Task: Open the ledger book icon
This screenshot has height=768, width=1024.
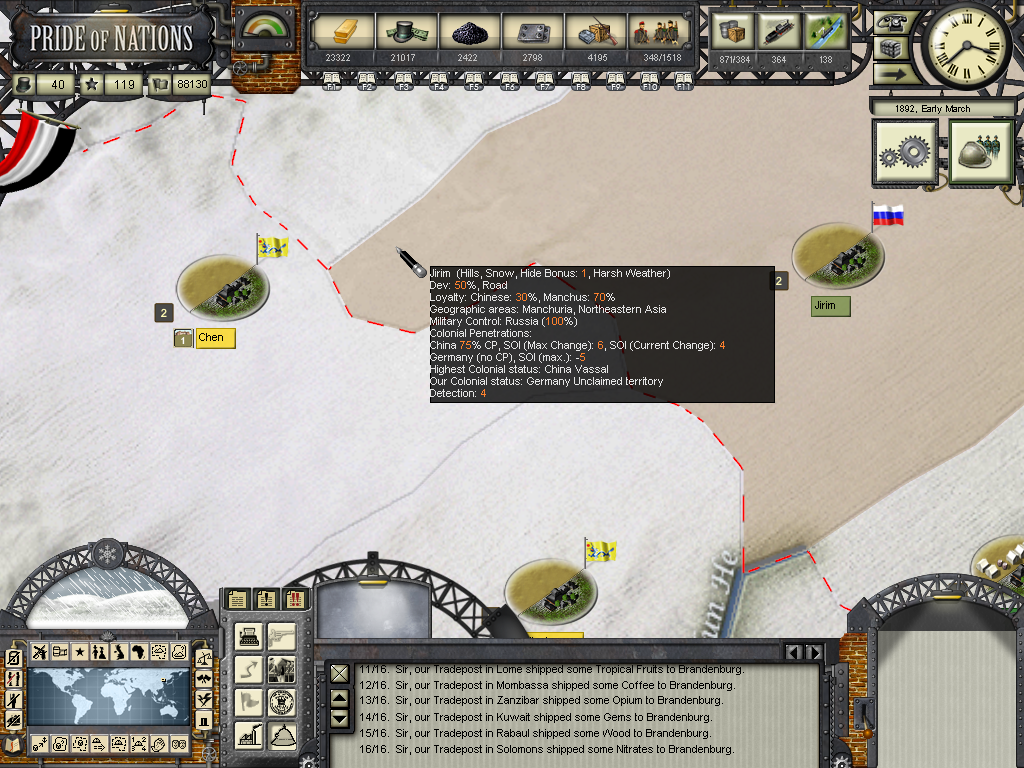Action: tap(13, 744)
